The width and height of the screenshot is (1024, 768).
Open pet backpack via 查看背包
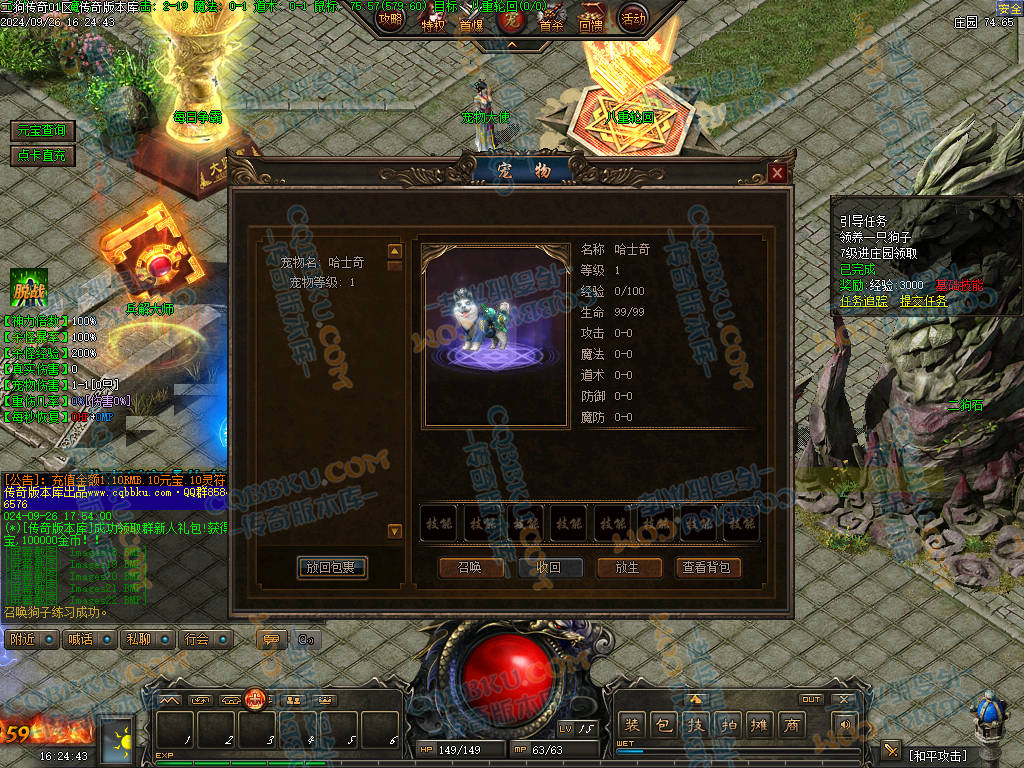708,567
